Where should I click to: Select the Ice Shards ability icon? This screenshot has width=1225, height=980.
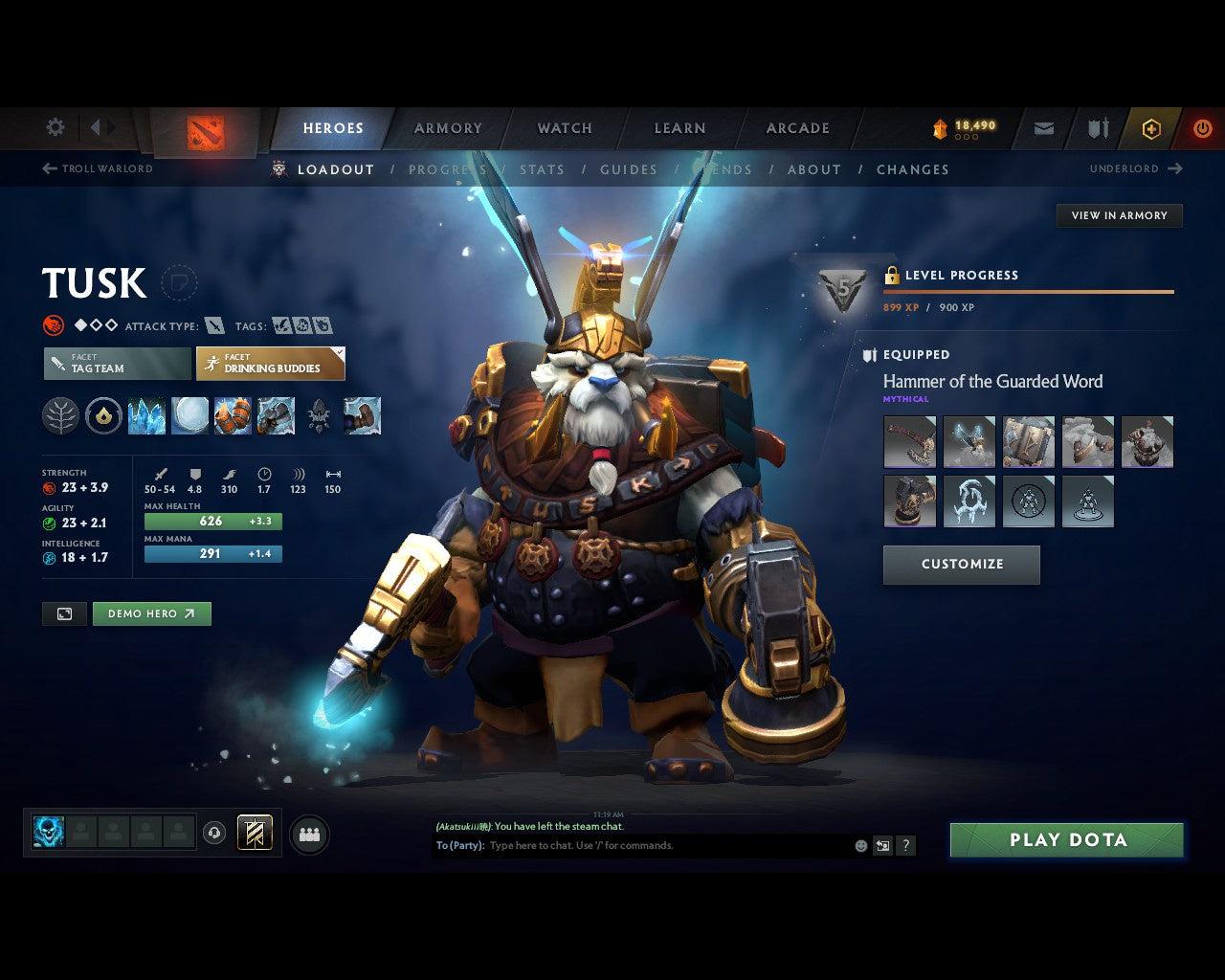tap(146, 415)
